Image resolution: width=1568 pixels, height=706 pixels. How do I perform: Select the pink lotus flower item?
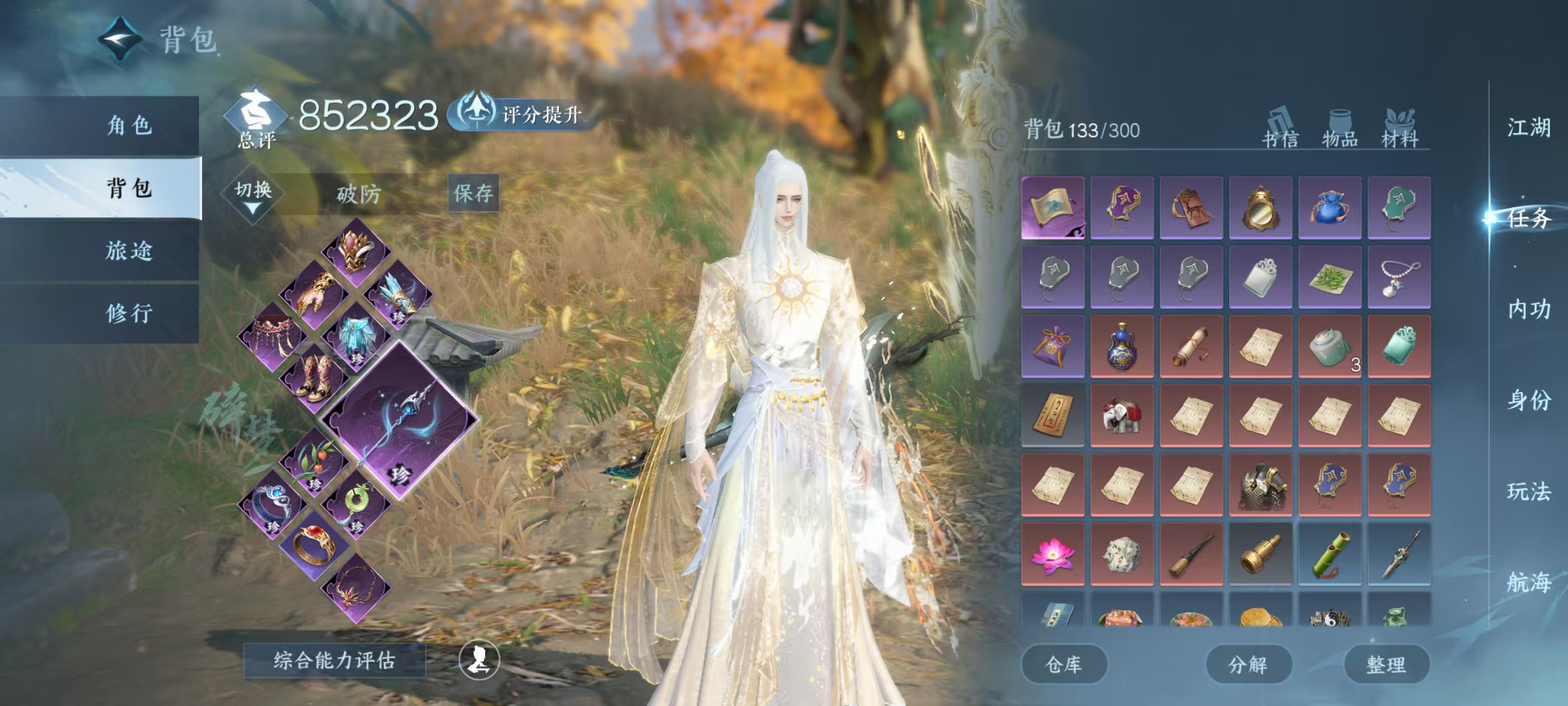(x=1052, y=554)
